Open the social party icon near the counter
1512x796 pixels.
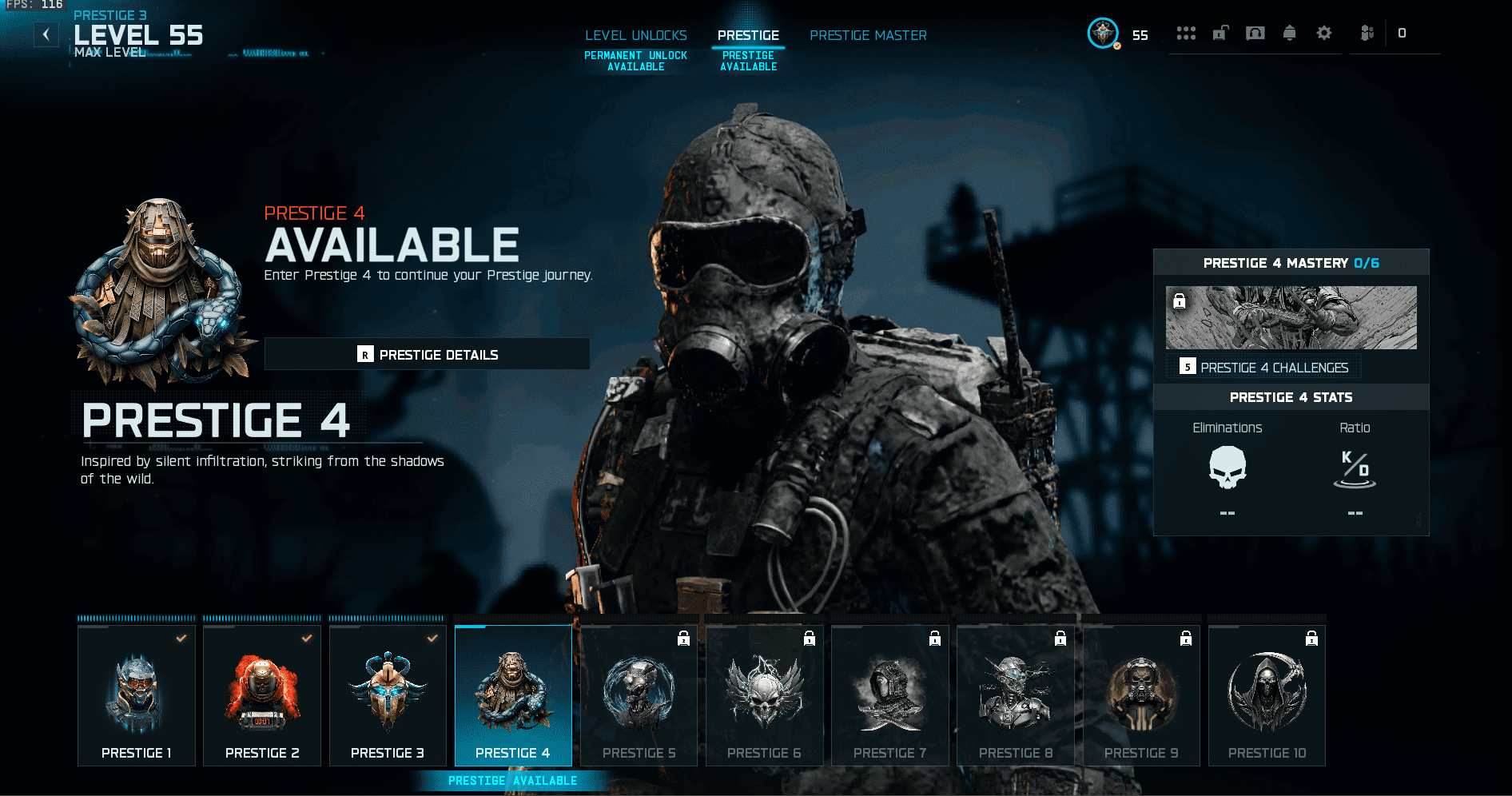click(1367, 34)
